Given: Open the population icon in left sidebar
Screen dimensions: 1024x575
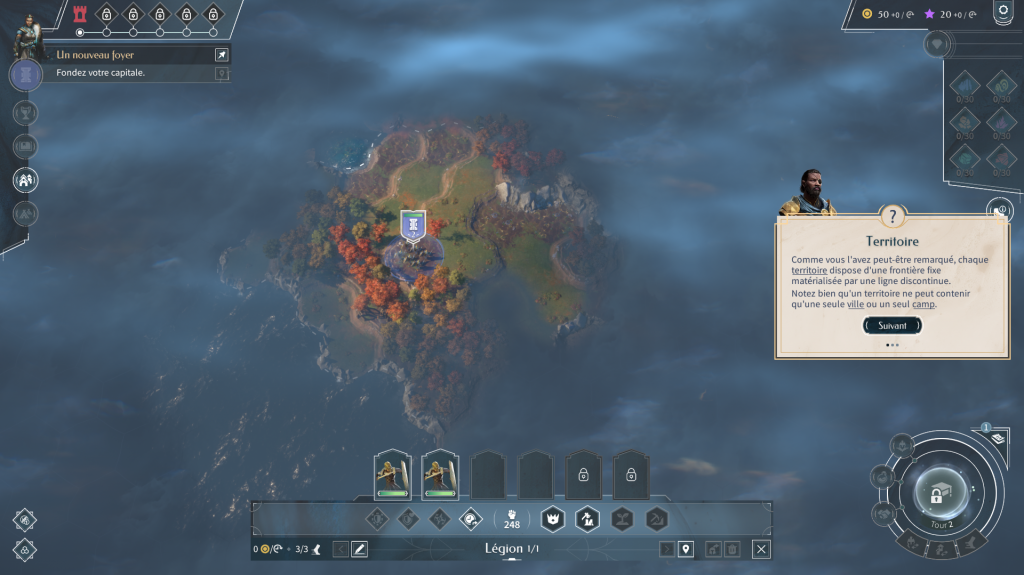Looking at the screenshot, I should [26, 180].
